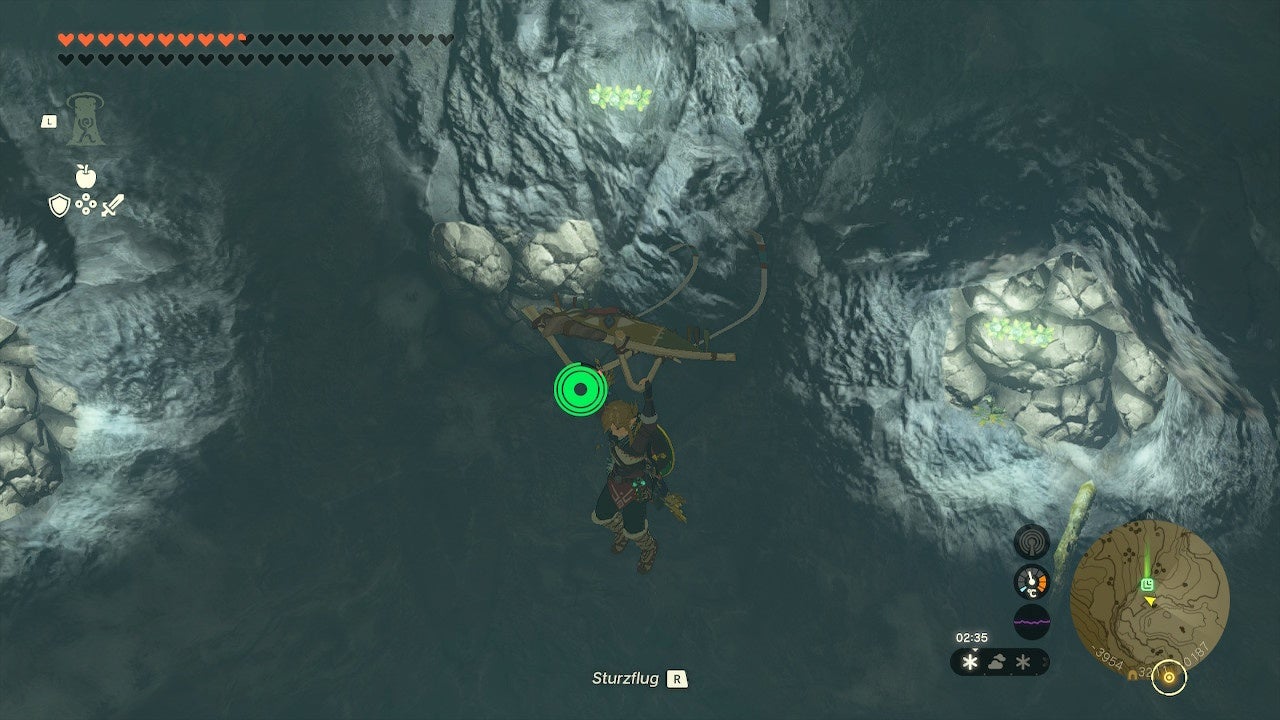
Task: Click the yellow player arrow on the minimap
Action: click(1150, 601)
